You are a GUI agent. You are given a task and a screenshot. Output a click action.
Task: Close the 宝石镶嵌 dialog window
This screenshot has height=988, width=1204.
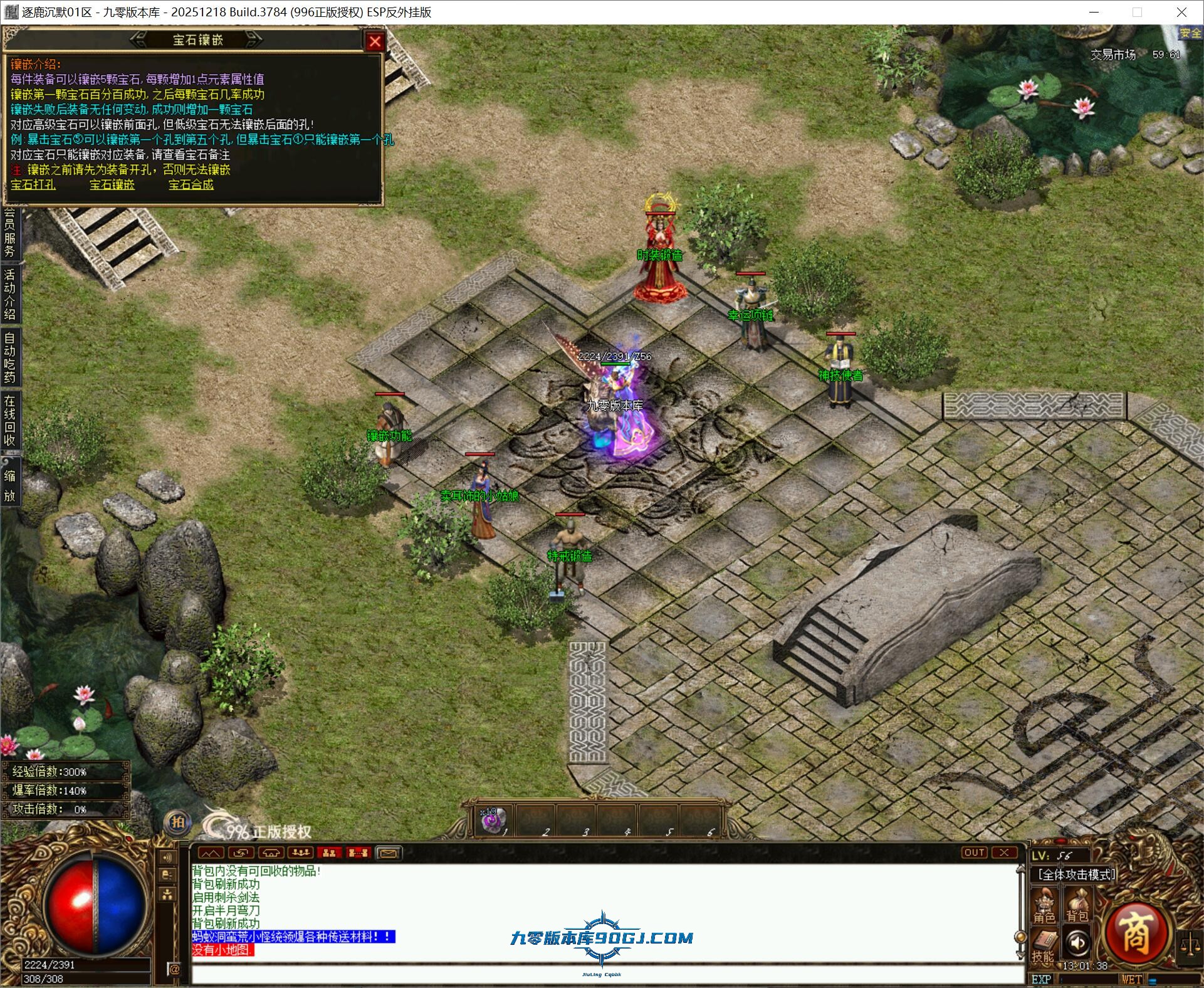375,41
